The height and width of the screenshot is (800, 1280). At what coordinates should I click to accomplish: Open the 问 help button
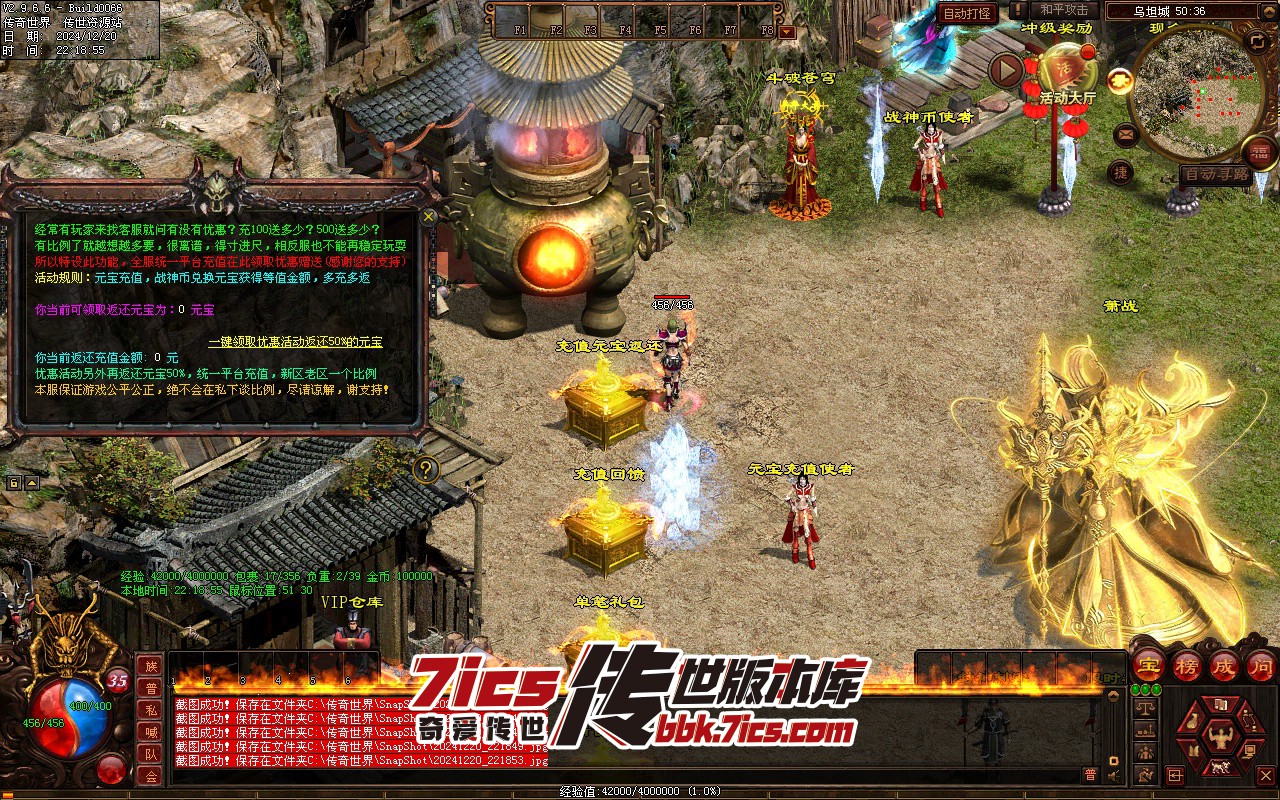point(1261,665)
